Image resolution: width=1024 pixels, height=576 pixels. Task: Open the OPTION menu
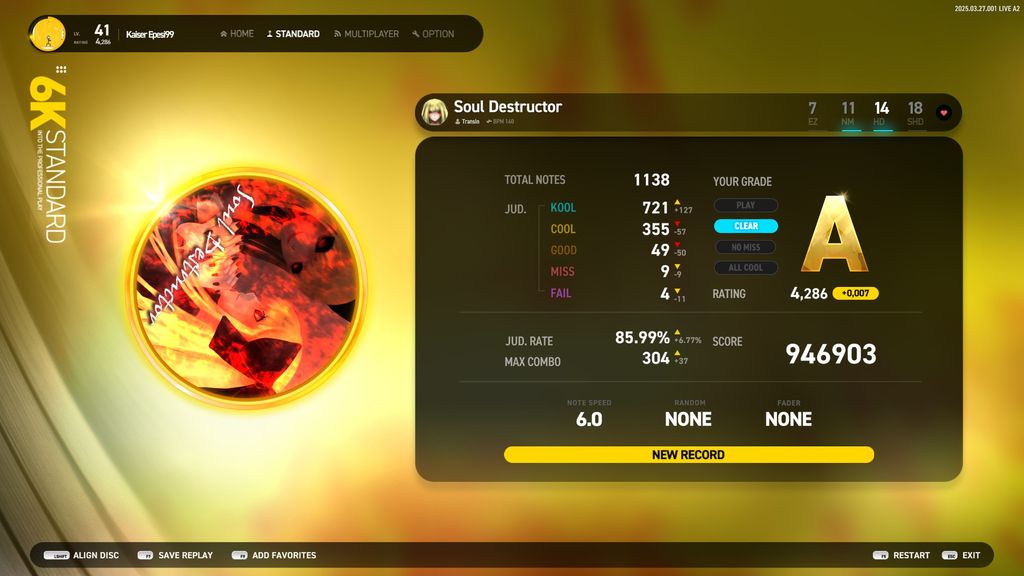tap(433, 34)
